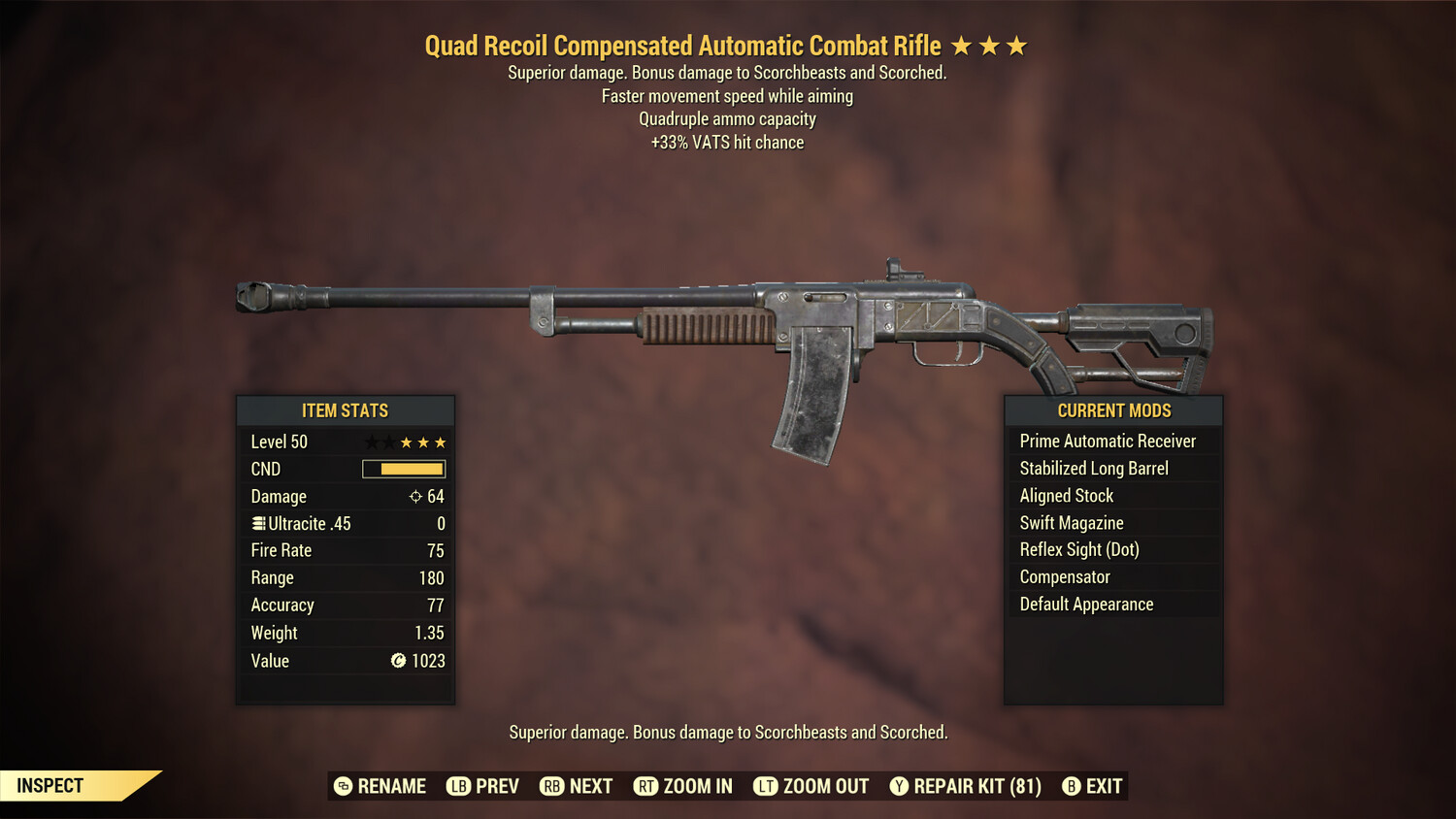Click the RB next-item controller icon
Image resolution: width=1456 pixels, height=819 pixels.
coord(549,786)
